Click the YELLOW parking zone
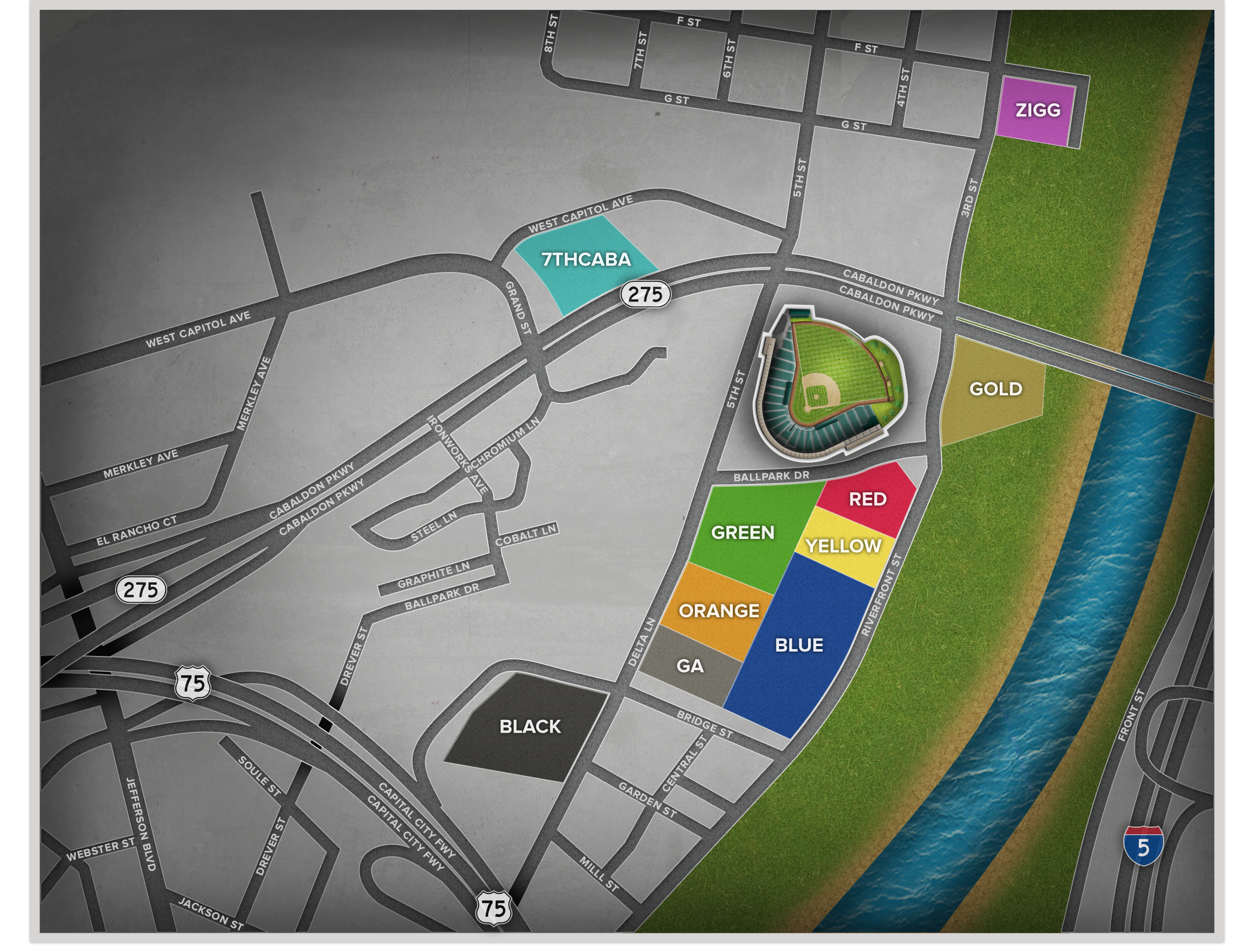 (843, 547)
